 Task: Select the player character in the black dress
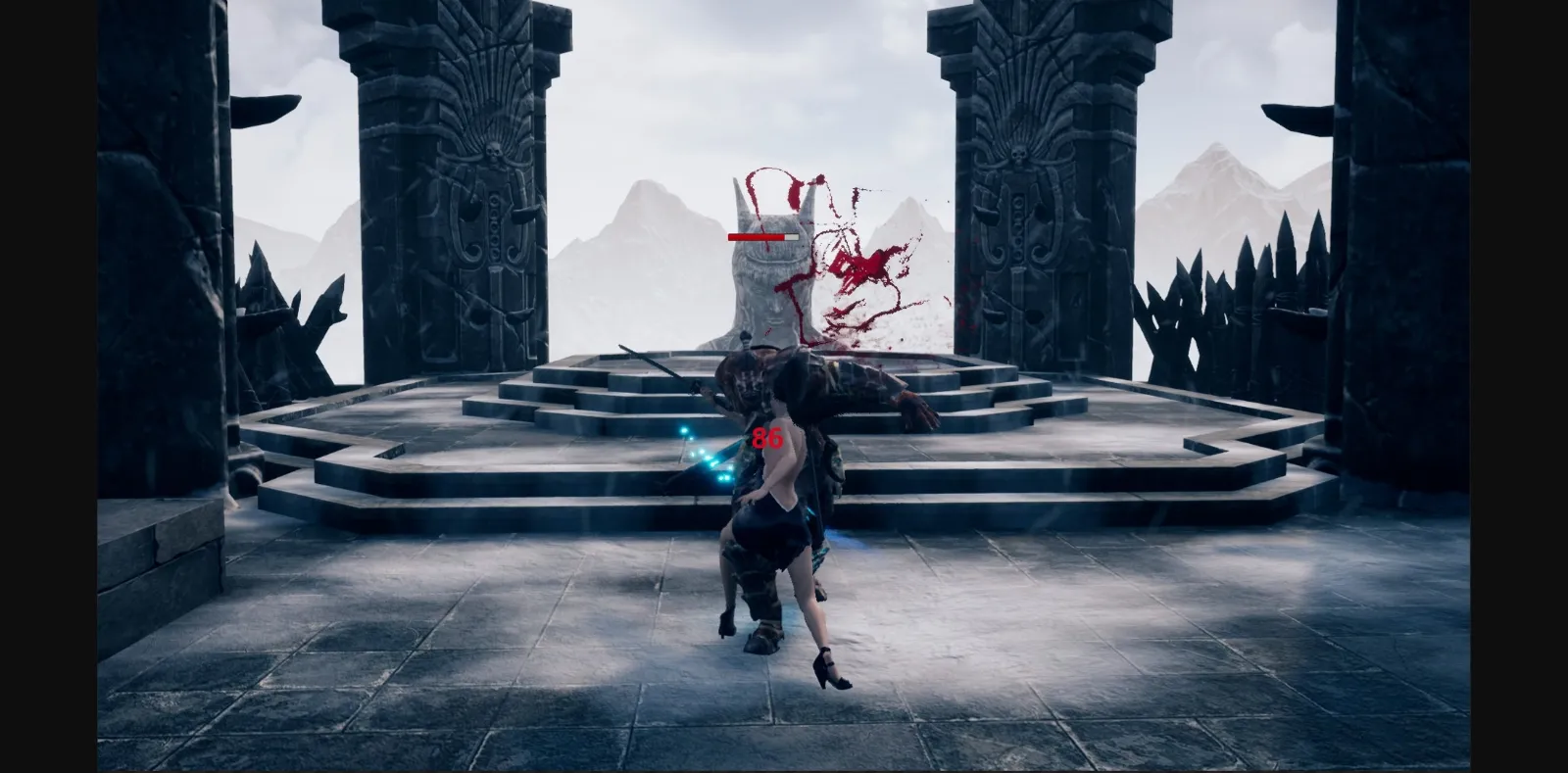point(779,519)
